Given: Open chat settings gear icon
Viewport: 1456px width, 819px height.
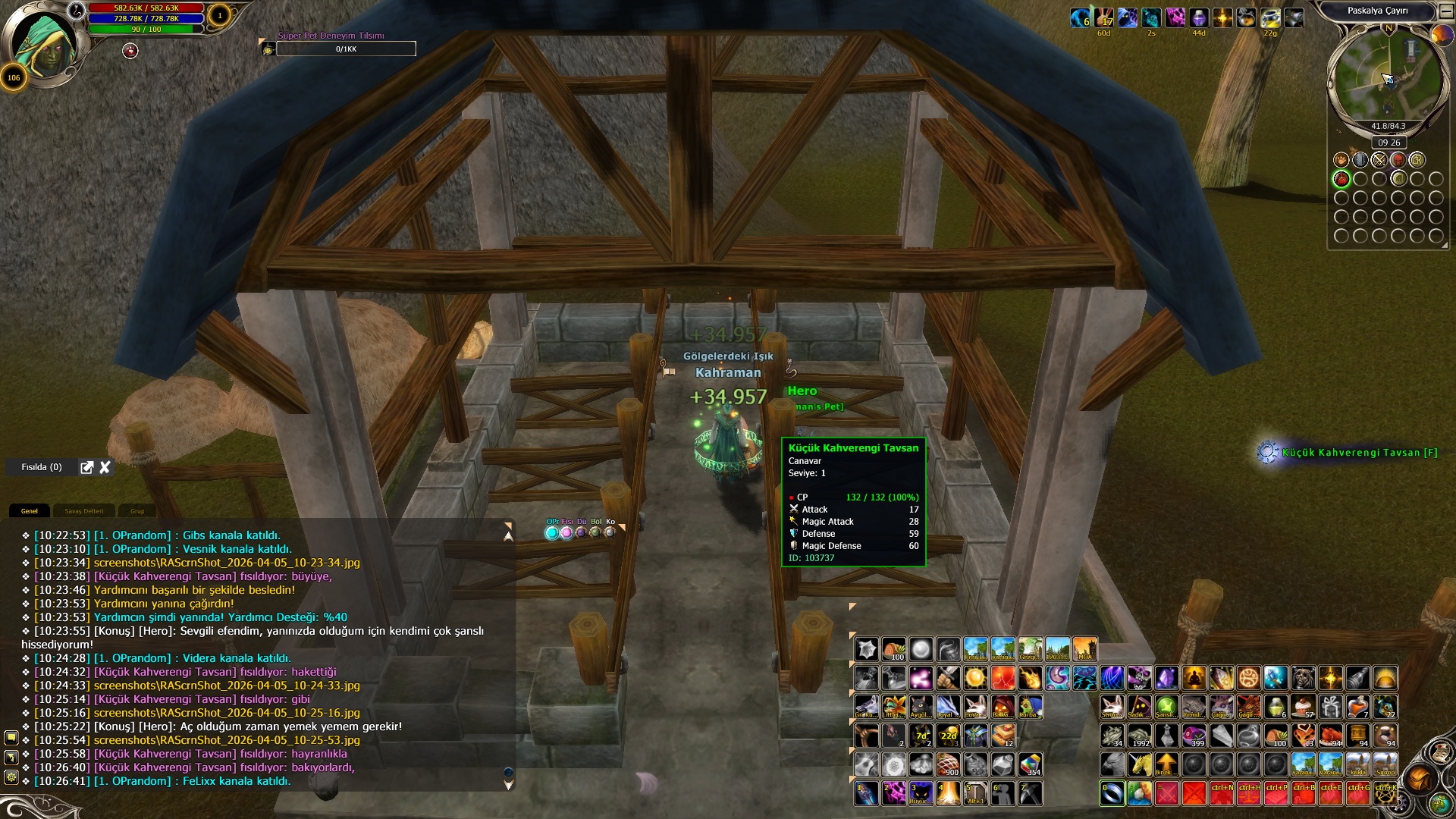Looking at the screenshot, I should (11, 777).
